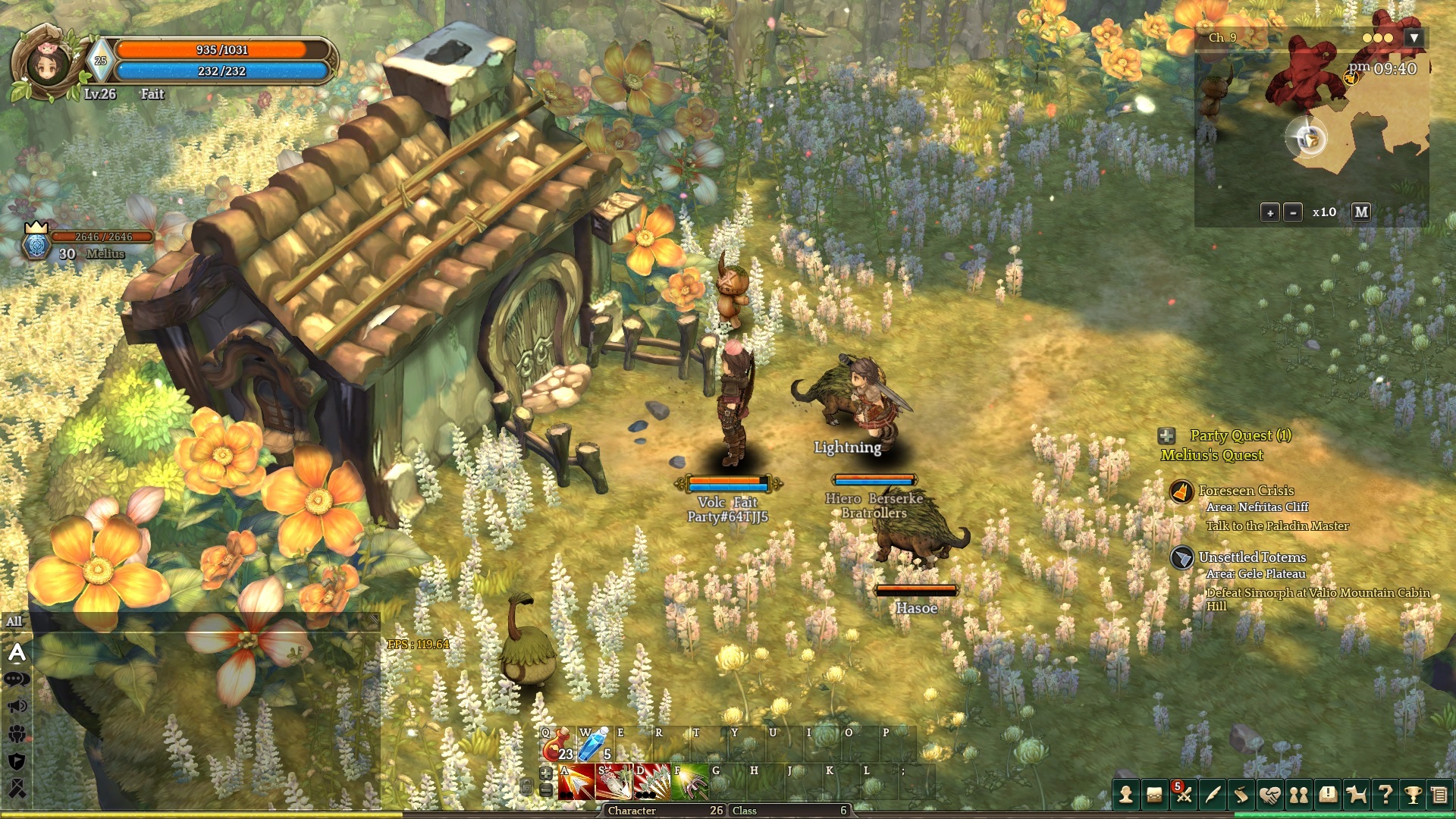The image size is (1456, 819).
Task: Open the inventory bag icon
Action: (x=1154, y=795)
